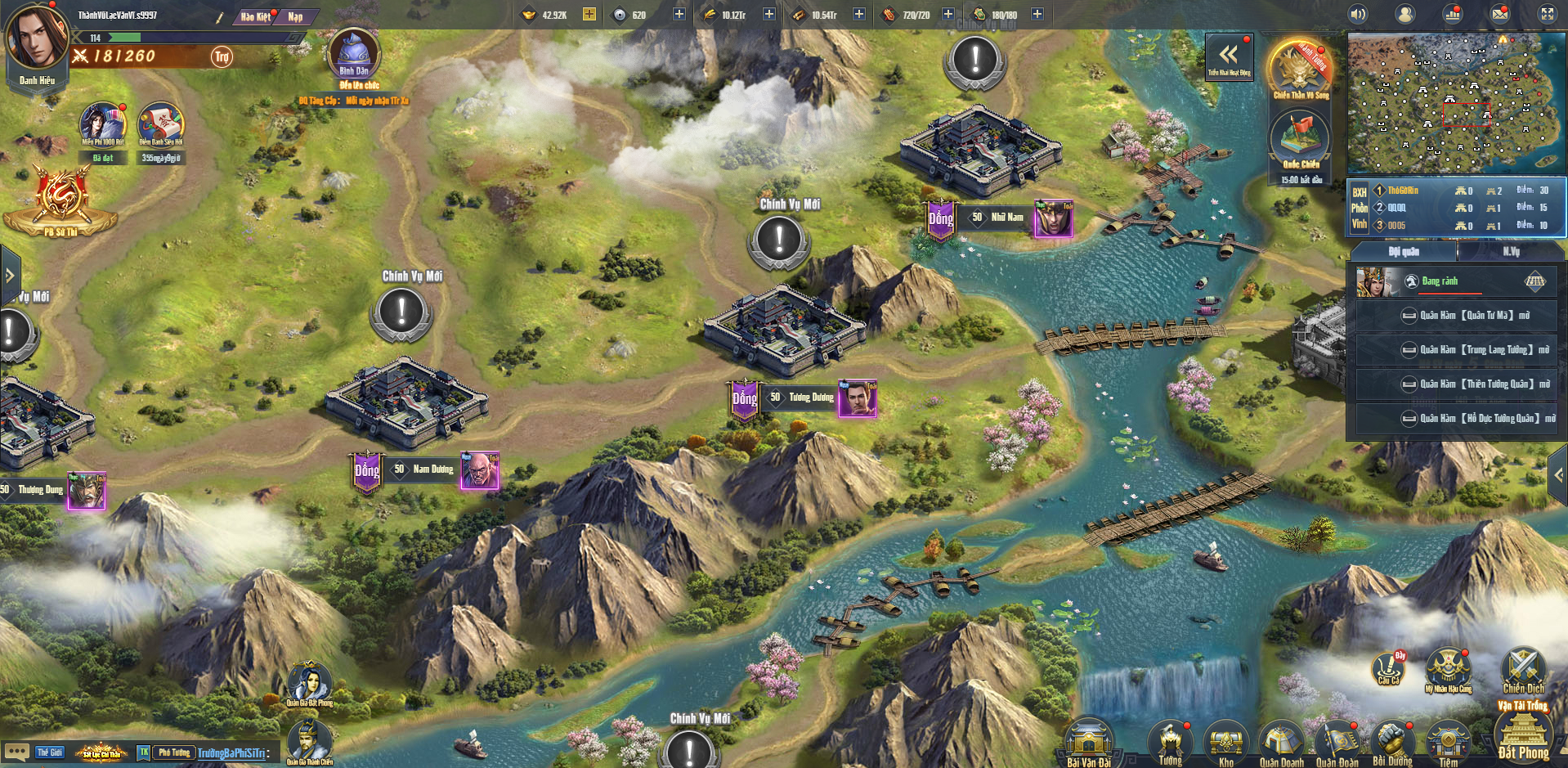Image resolution: width=1568 pixels, height=768 pixels.
Task: Open the Quân Đoàn legion flag
Action: pos(1337,743)
